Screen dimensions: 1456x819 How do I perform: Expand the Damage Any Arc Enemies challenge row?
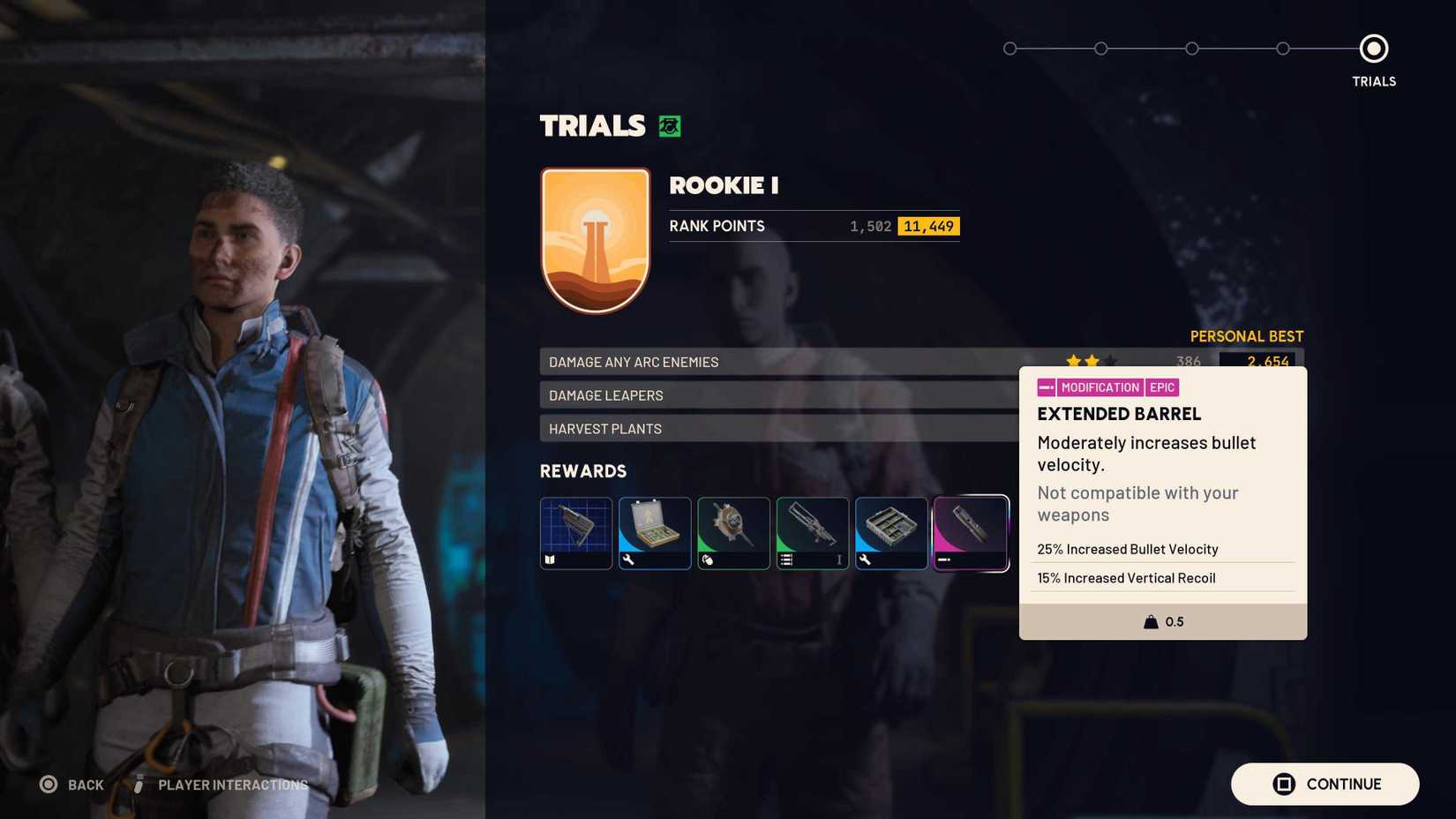(x=777, y=362)
